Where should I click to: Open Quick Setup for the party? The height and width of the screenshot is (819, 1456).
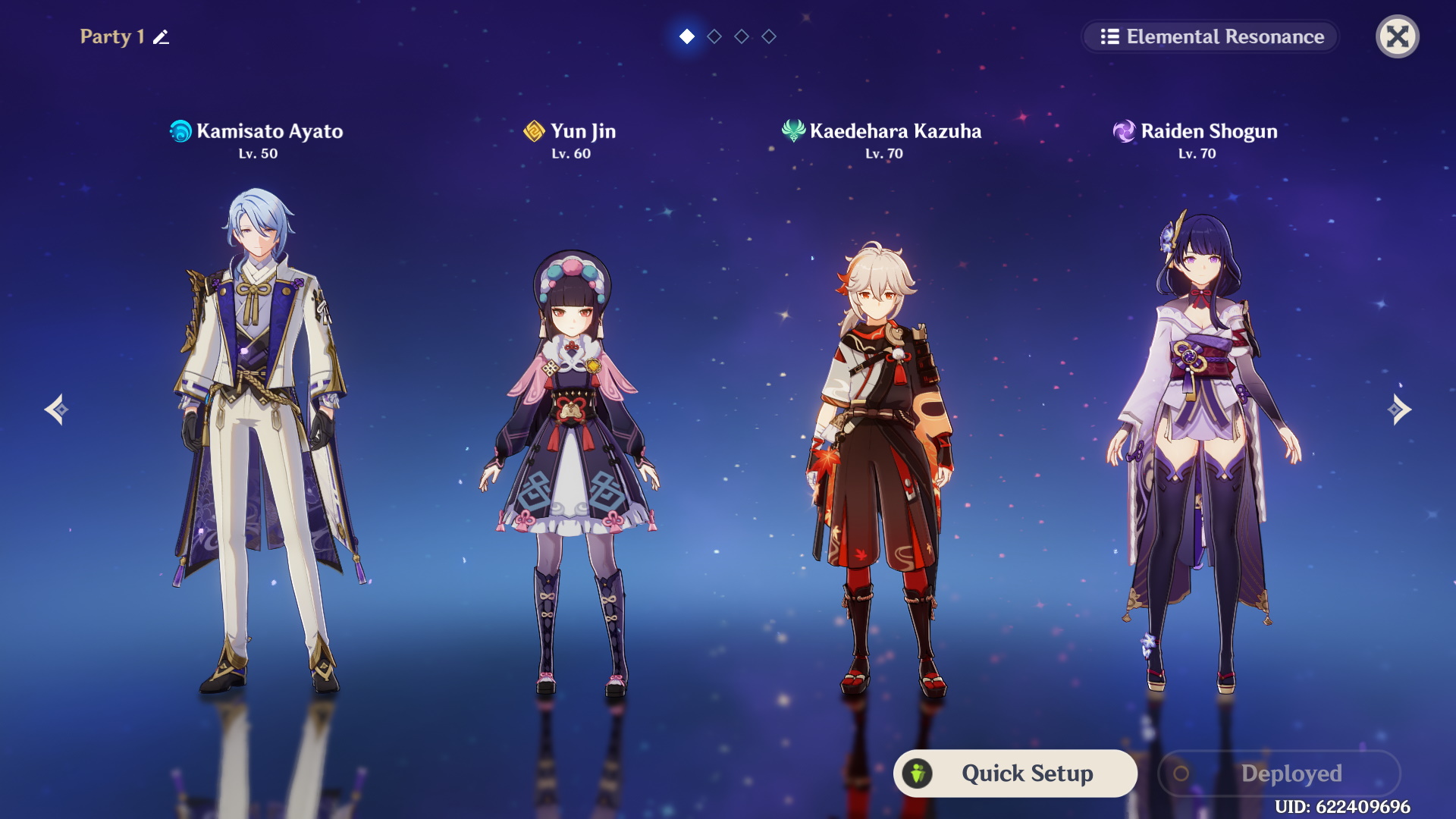pyautogui.click(x=1015, y=773)
